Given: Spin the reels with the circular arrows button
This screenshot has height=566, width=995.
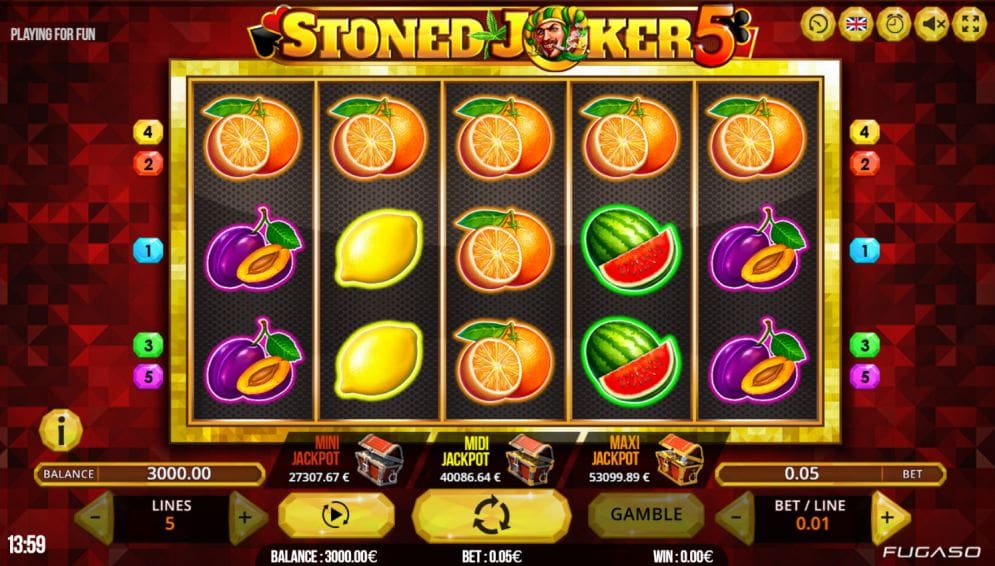Looking at the screenshot, I should [x=491, y=516].
